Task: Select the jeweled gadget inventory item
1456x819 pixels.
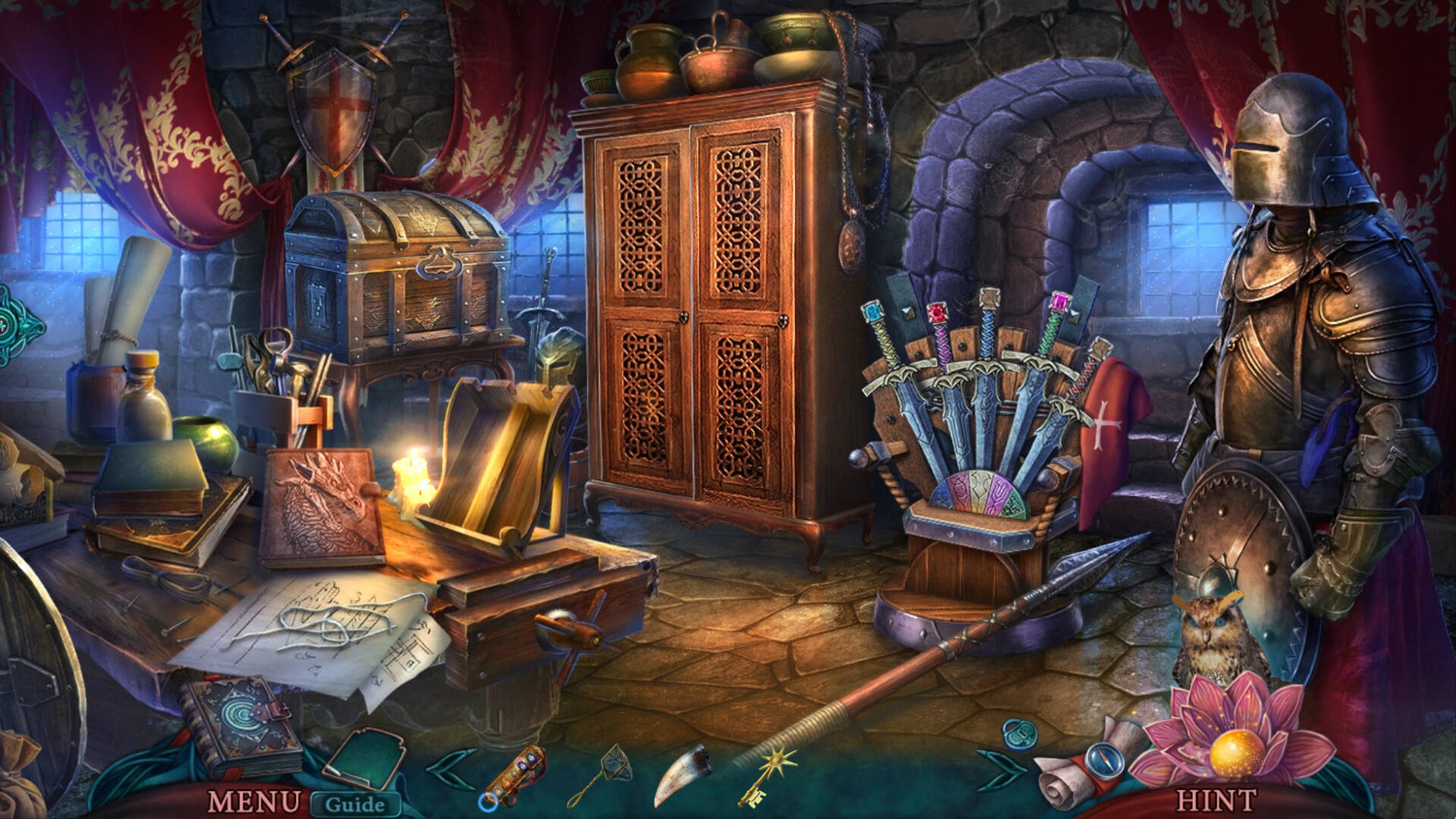Action: click(x=513, y=774)
